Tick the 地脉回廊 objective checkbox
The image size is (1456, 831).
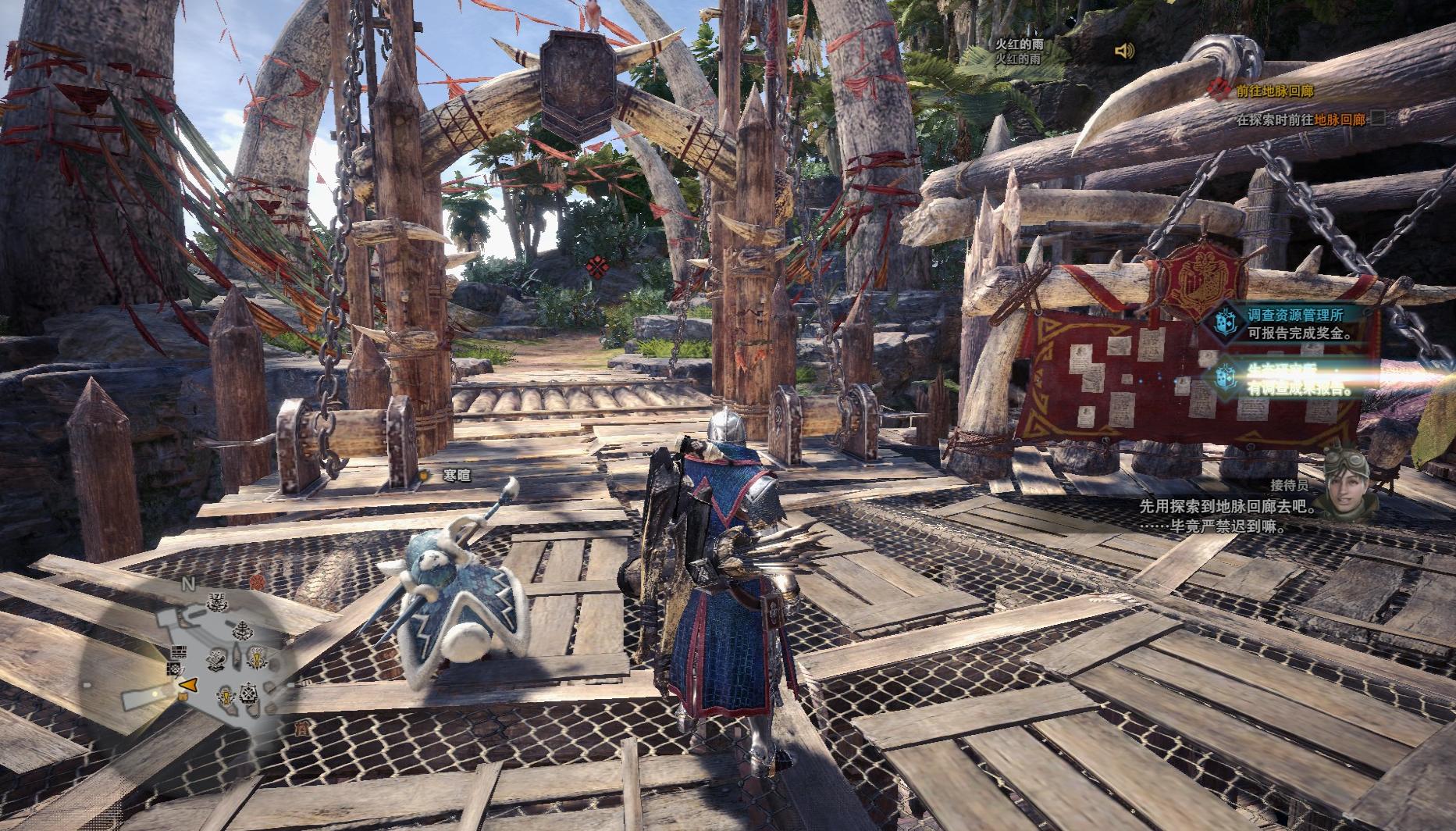(x=1379, y=119)
